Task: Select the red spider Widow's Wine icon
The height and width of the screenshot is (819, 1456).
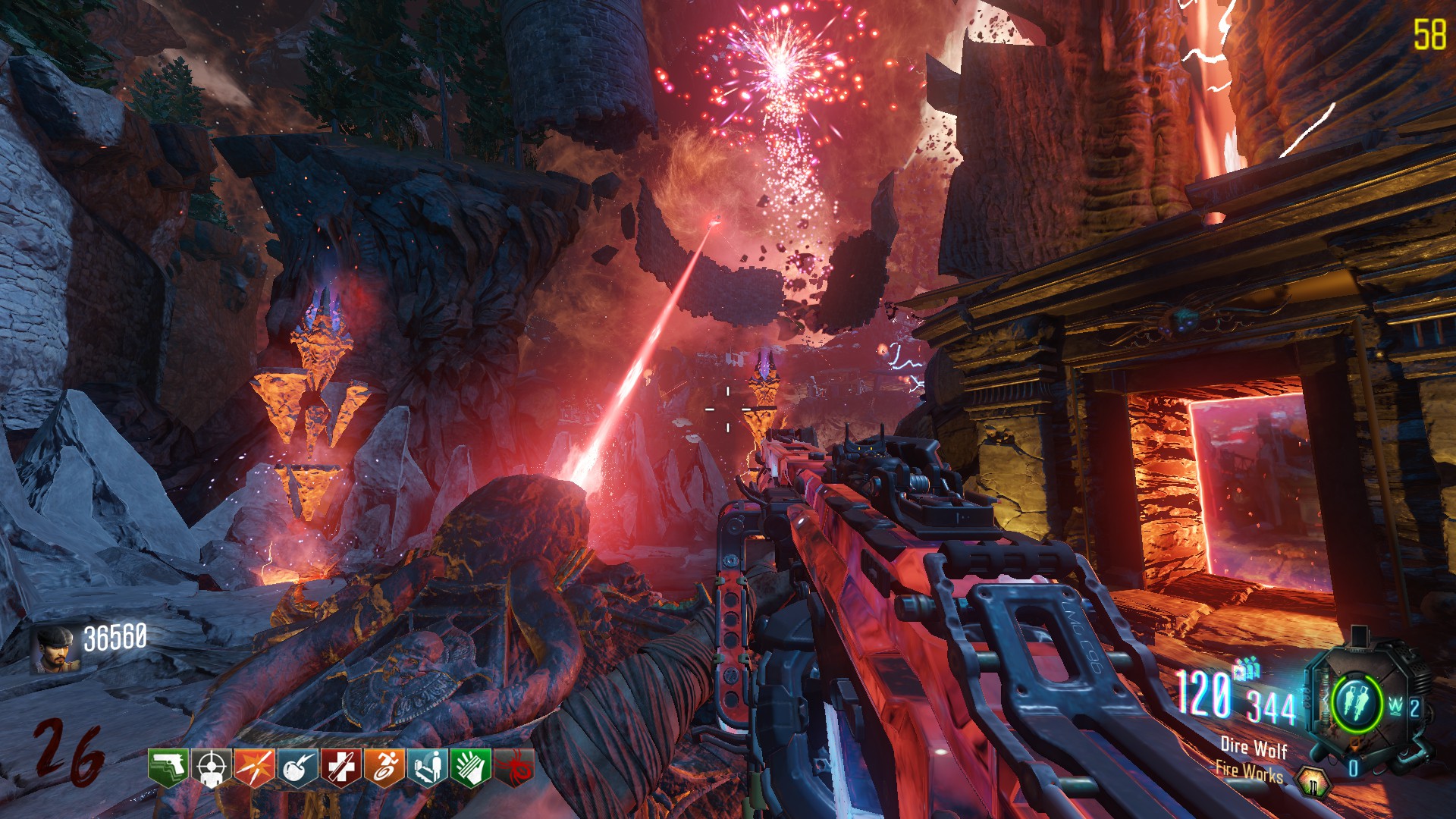Action: 514,768
